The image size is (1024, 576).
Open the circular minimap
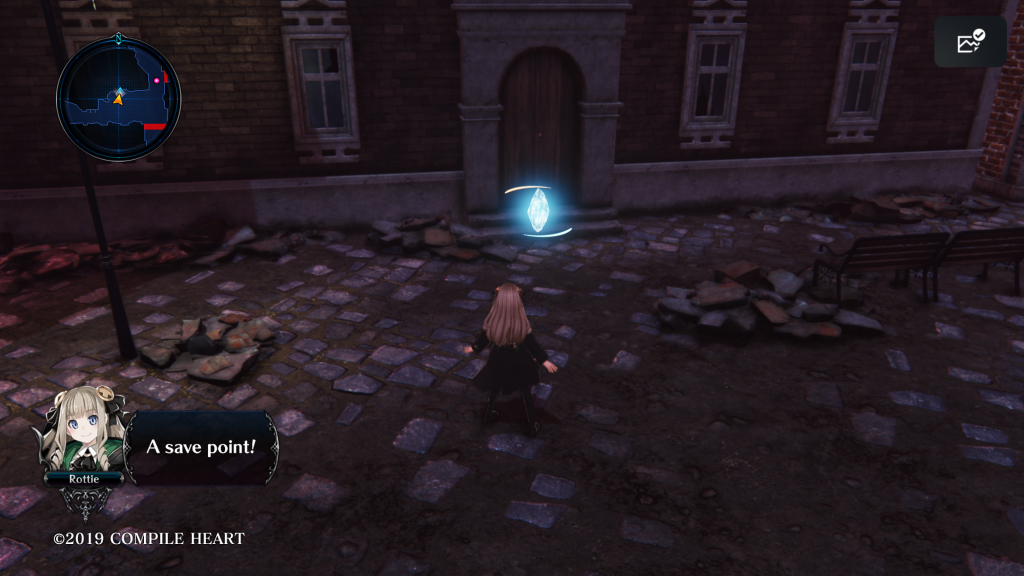[x=118, y=99]
